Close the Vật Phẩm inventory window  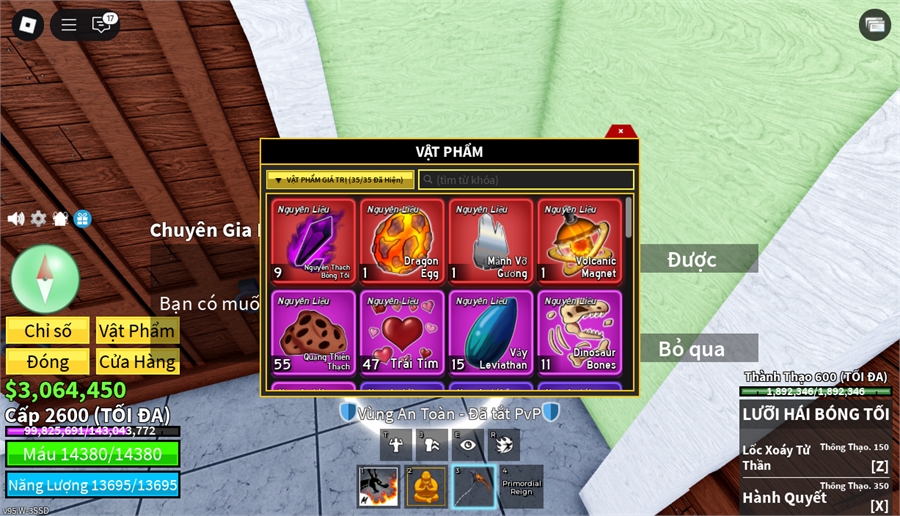621,131
